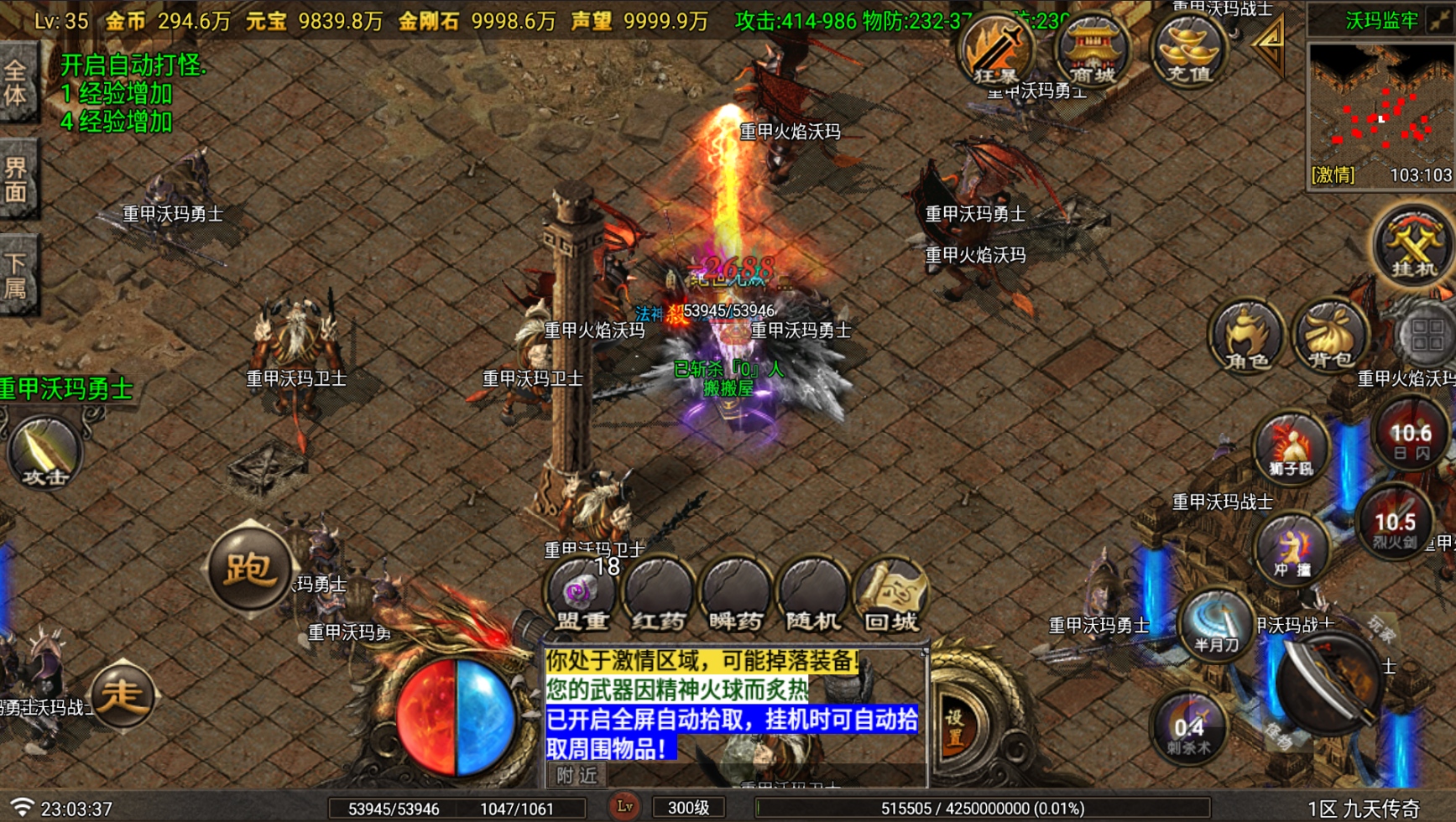Expand the 界面 interface side panel

pos(18,174)
